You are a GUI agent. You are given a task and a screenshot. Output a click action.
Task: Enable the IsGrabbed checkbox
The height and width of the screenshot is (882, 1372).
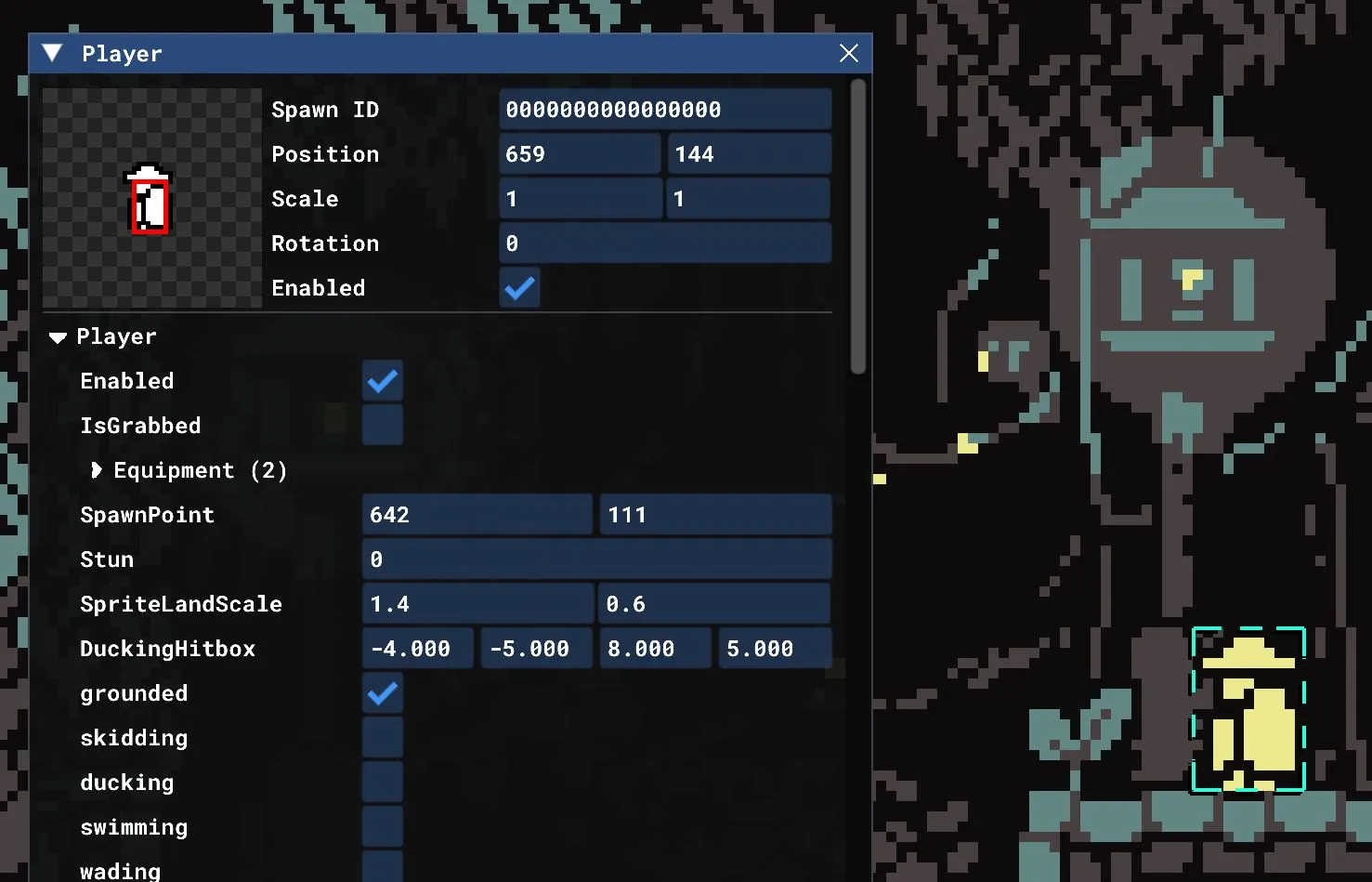click(x=383, y=425)
